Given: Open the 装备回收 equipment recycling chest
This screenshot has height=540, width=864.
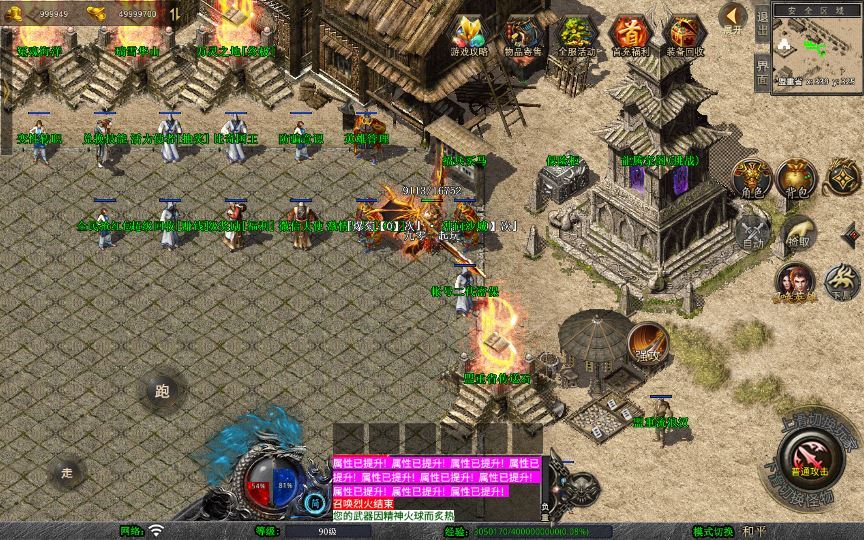Looking at the screenshot, I should point(684,36).
